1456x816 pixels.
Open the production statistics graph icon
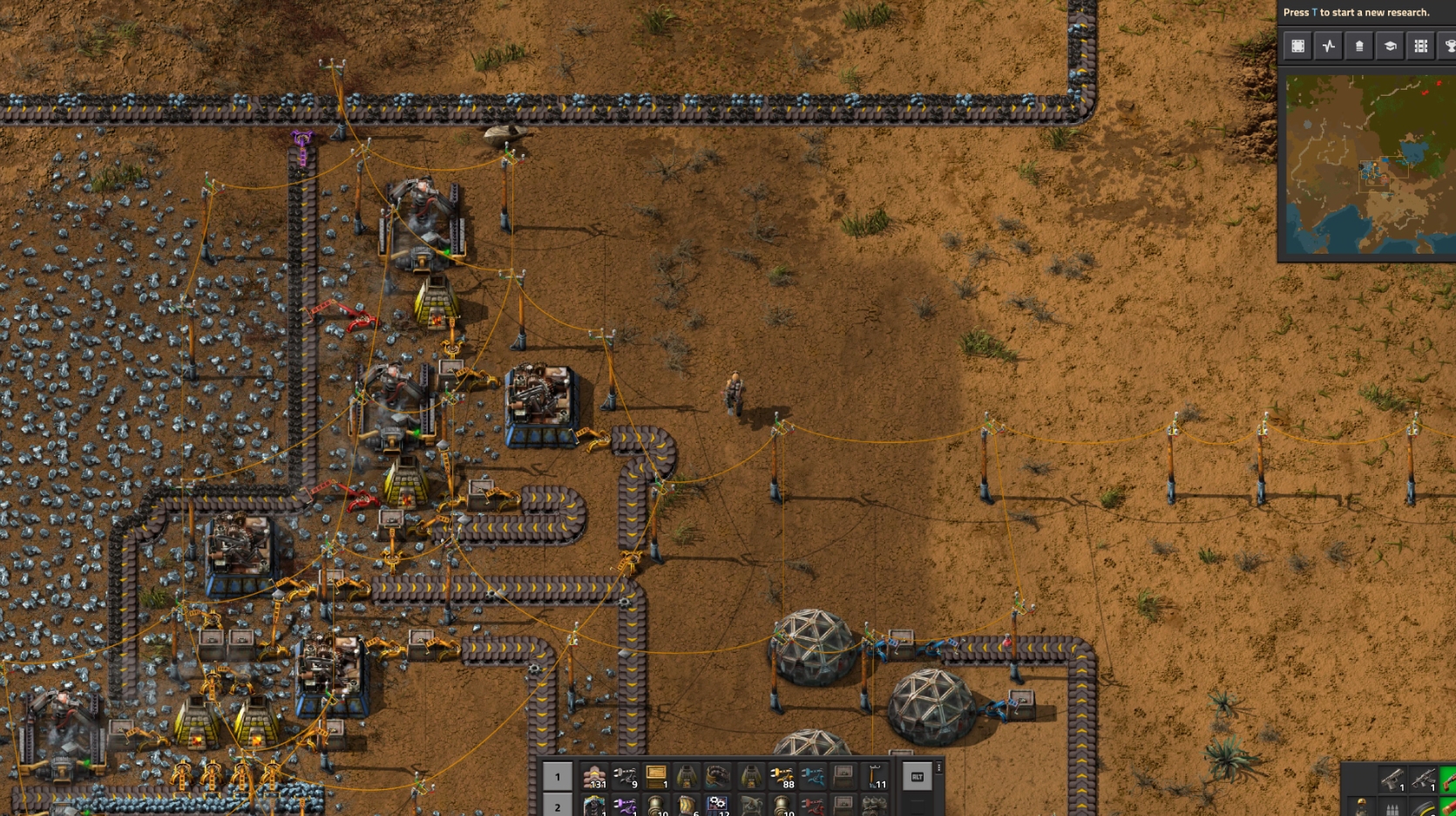coord(1328,45)
